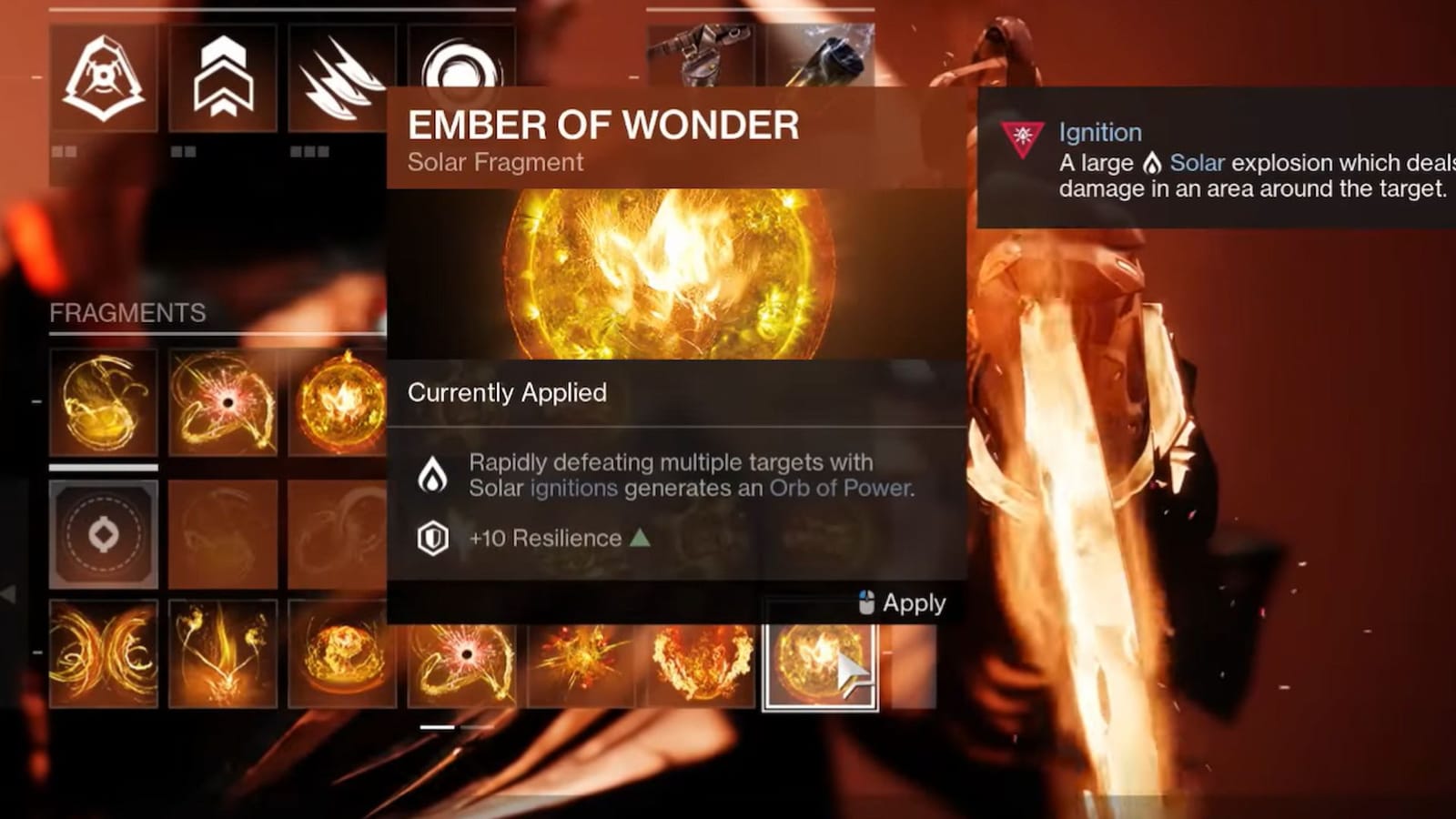Screen dimensions: 1456x819
Task: Click the left navigation arrow on the screen edge
Action: point(8,594)
